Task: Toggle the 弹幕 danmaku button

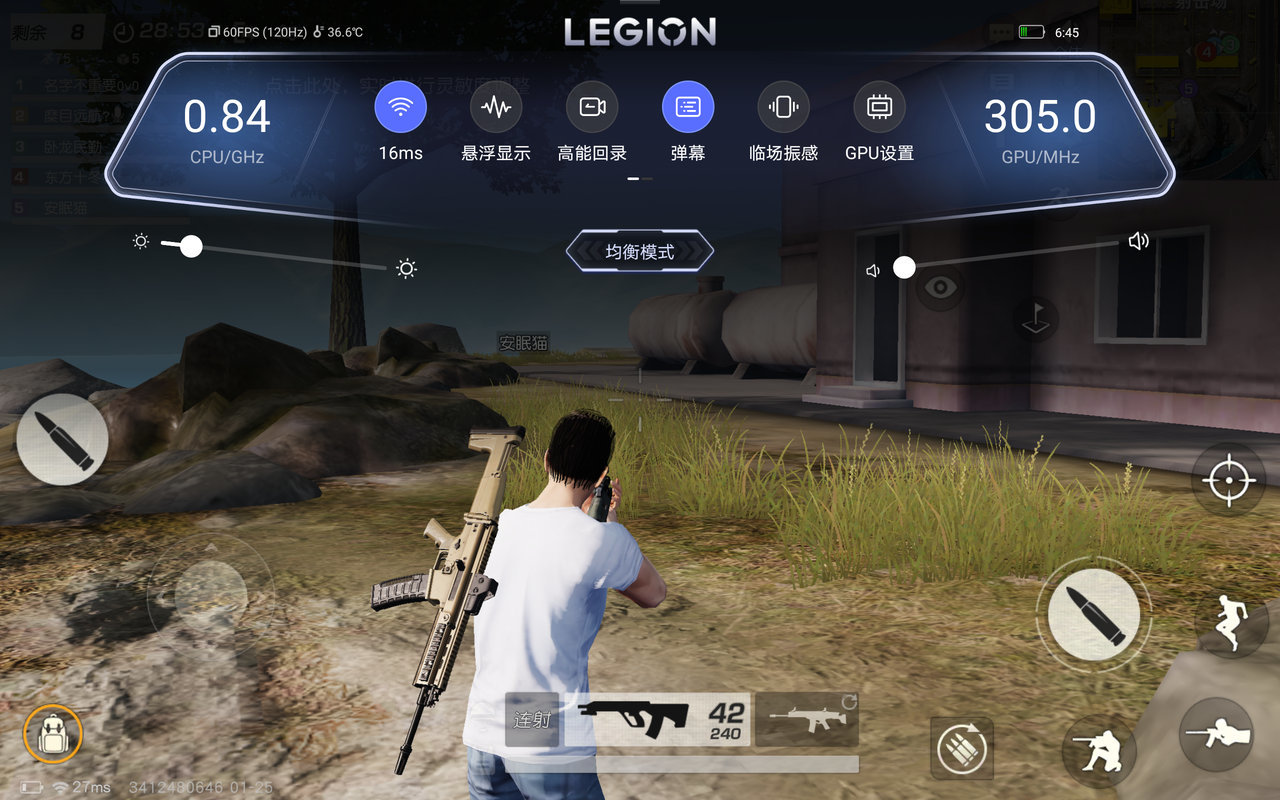Action: pyautogui.click(x=688, y=107)
